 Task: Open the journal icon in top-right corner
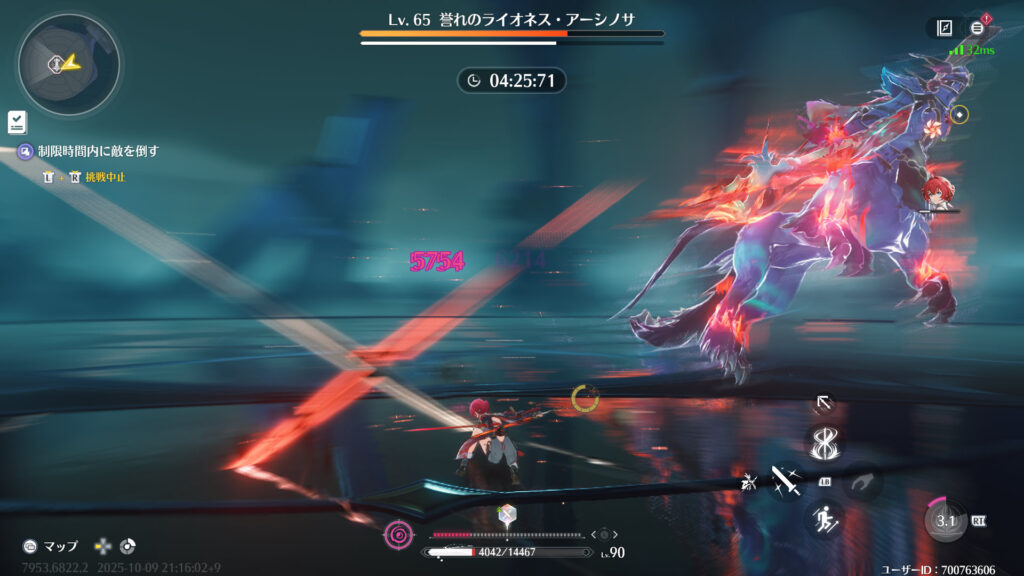click(944, 28)
